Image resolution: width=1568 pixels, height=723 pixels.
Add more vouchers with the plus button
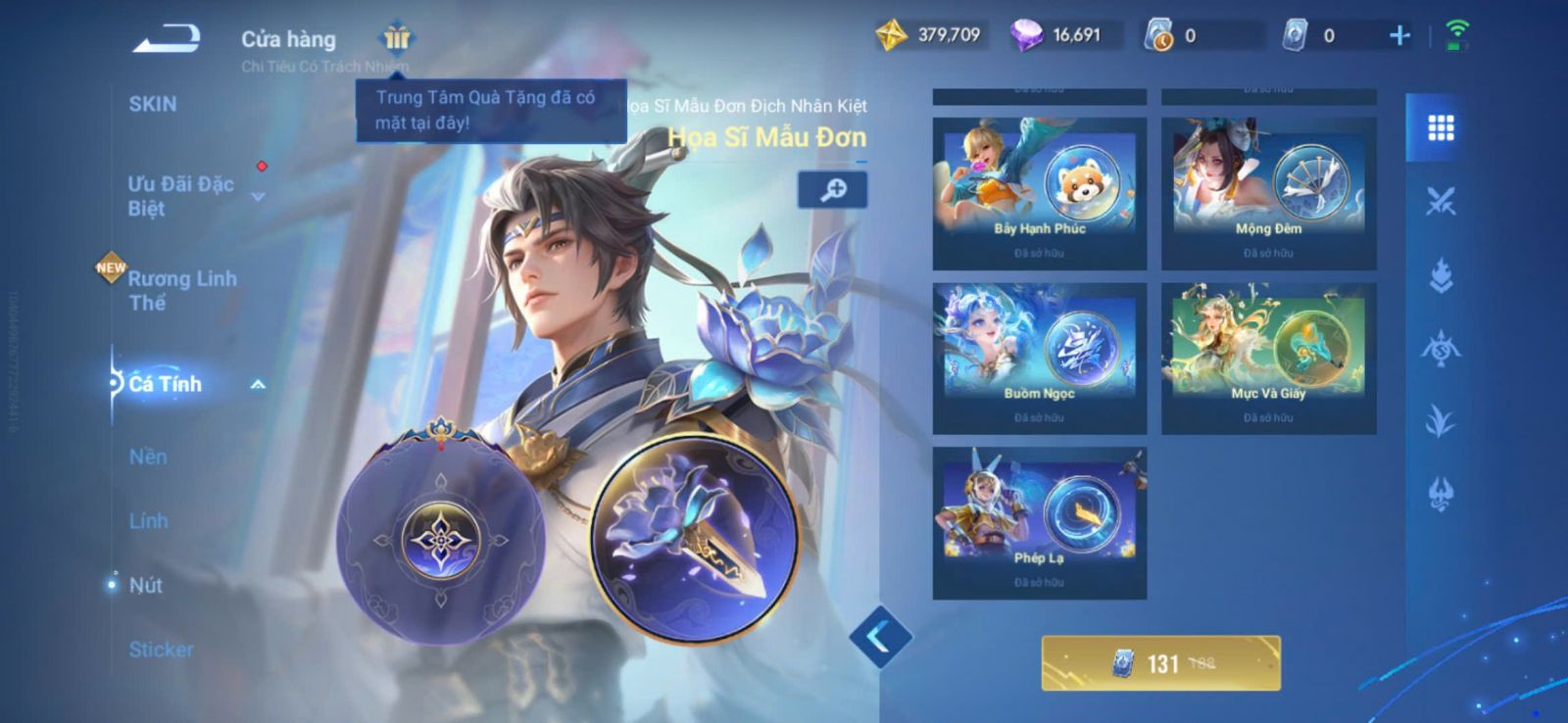point(1399,36)
